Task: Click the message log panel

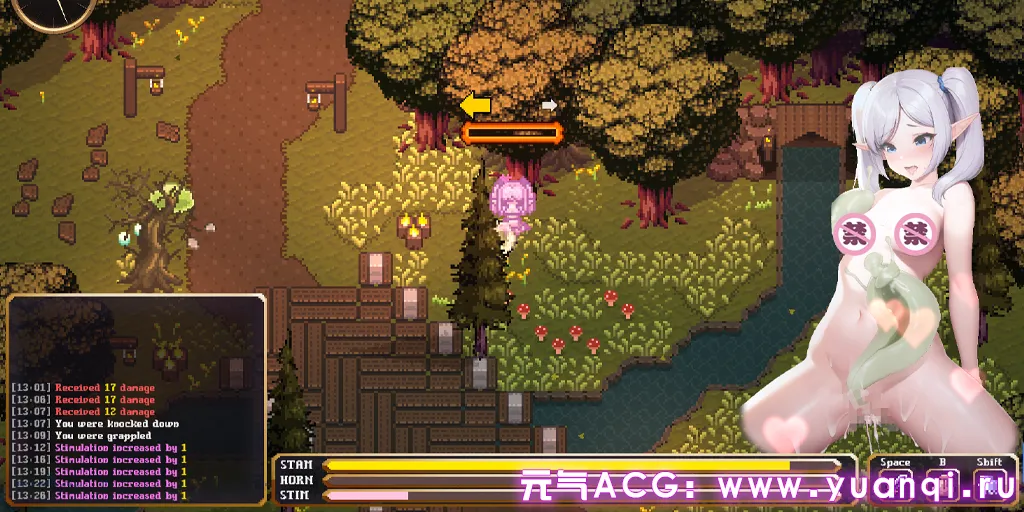Action: [136, 400]
